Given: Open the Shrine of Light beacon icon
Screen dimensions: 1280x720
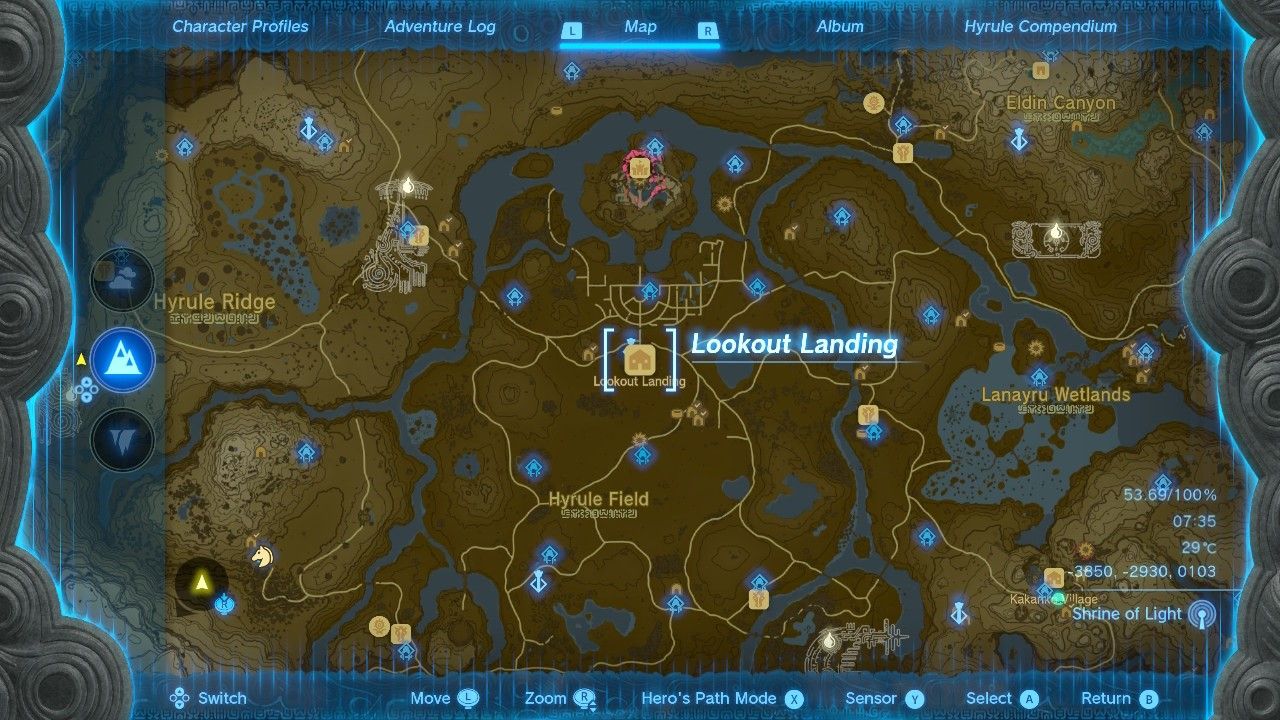Looking at the screenshot, I should [x=1200, y=613].
